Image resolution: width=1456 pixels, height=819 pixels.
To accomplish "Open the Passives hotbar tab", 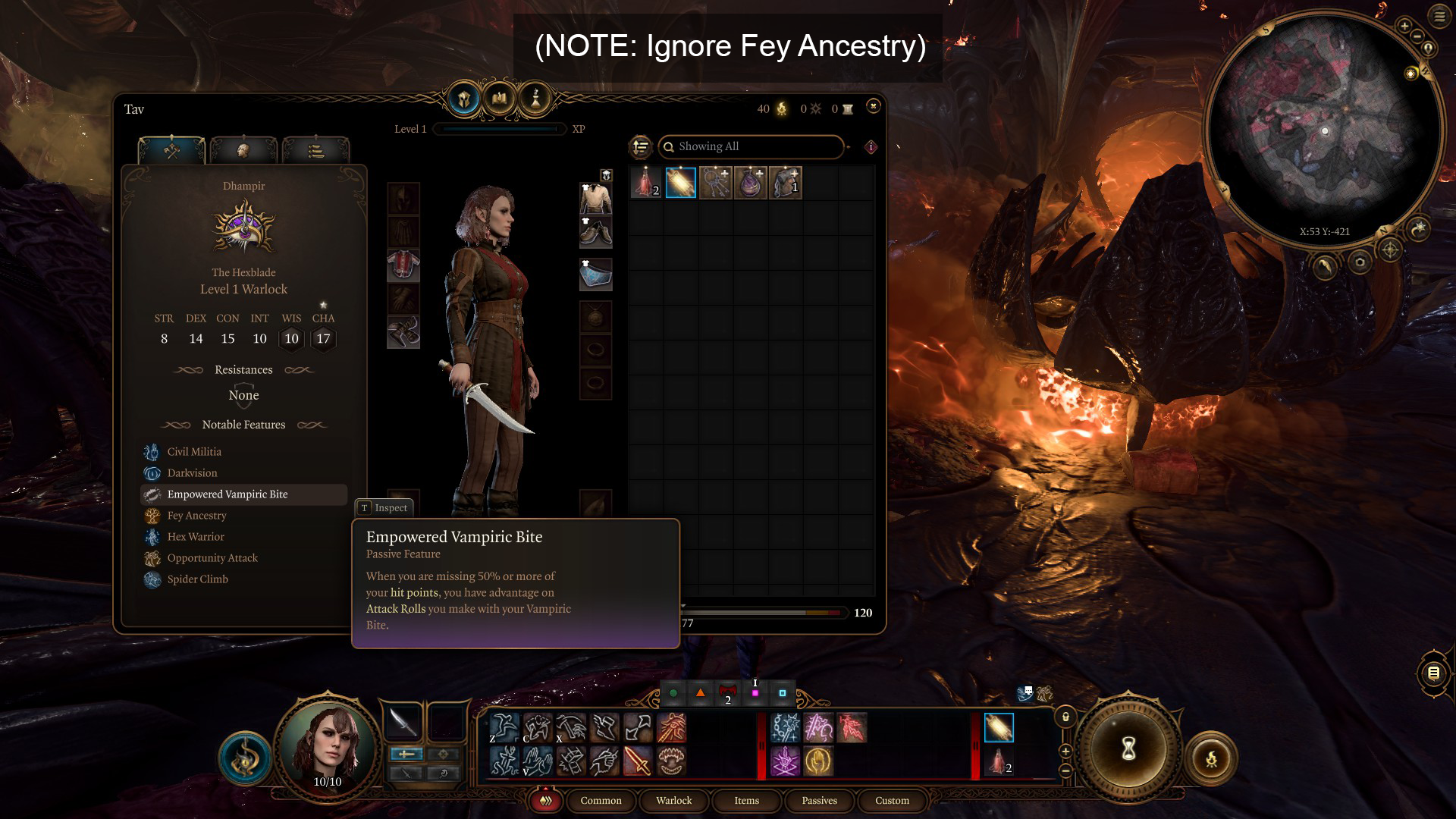I will [819, 801].
